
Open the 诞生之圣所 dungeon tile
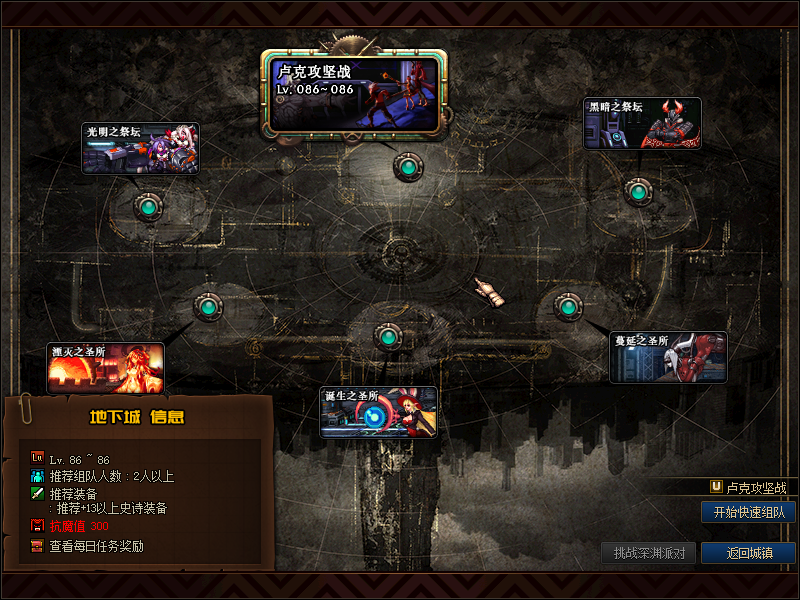coord(378,412)
